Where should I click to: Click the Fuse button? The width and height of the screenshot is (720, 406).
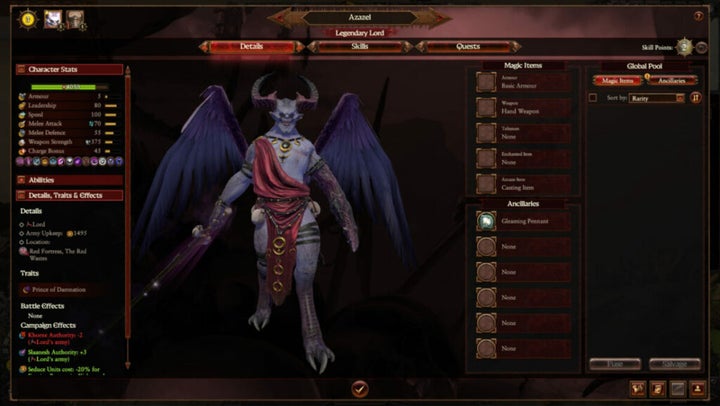[615, 364]
